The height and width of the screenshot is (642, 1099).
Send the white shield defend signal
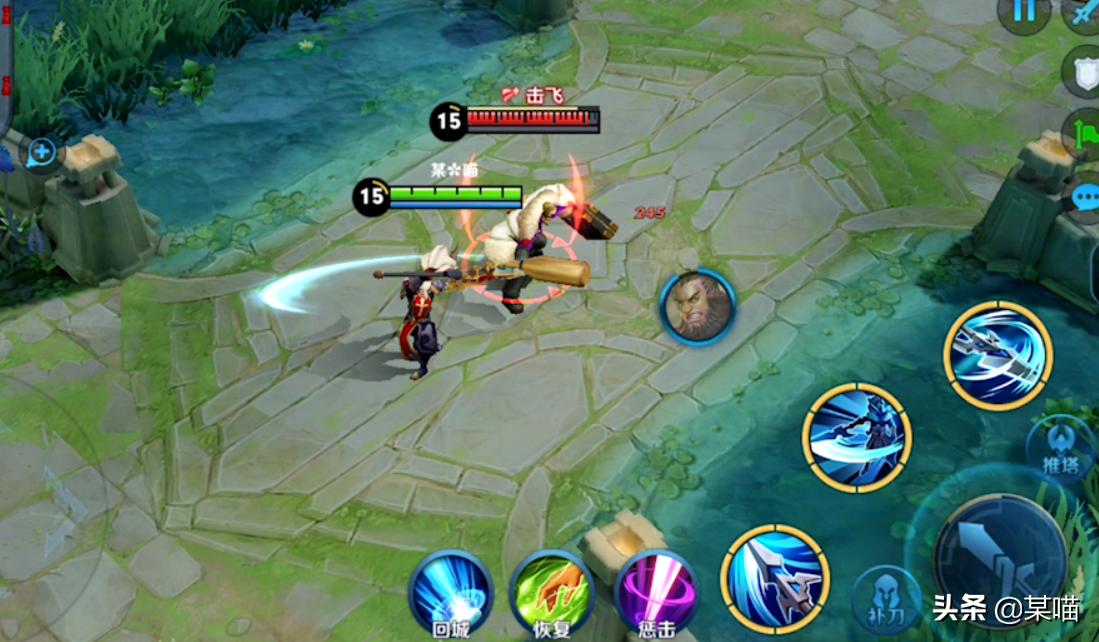(x=1084, y=73)
